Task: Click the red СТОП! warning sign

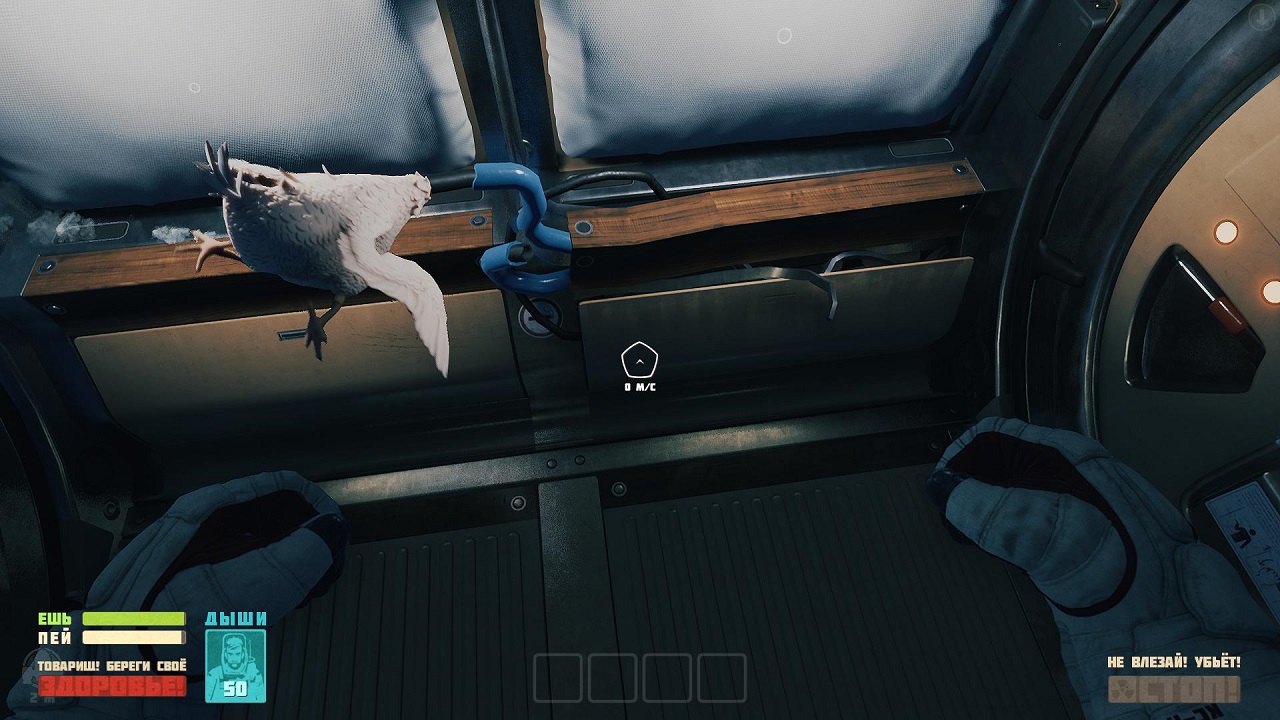Action: pos(1174,690)
